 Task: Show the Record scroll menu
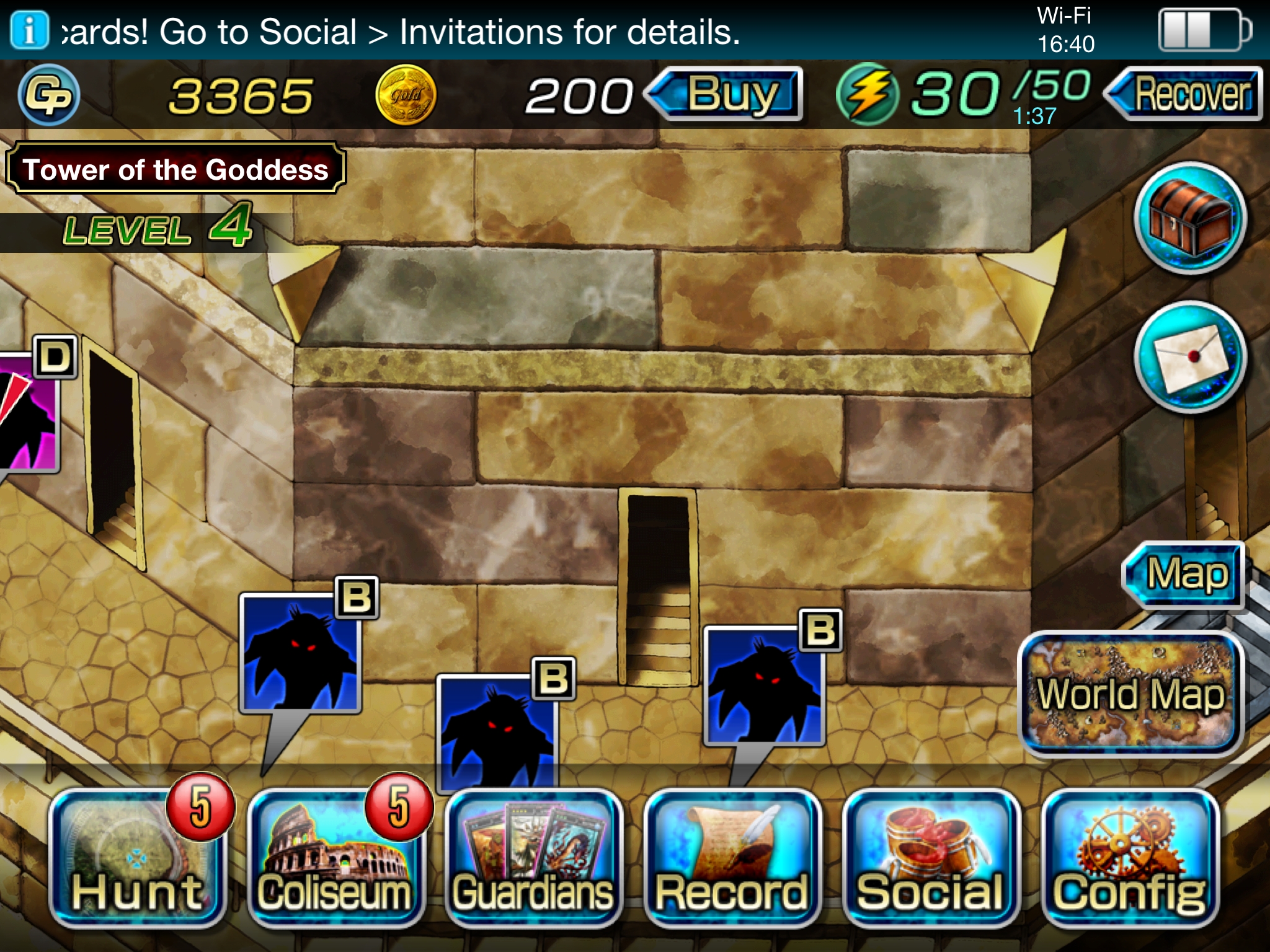point(732,859)
